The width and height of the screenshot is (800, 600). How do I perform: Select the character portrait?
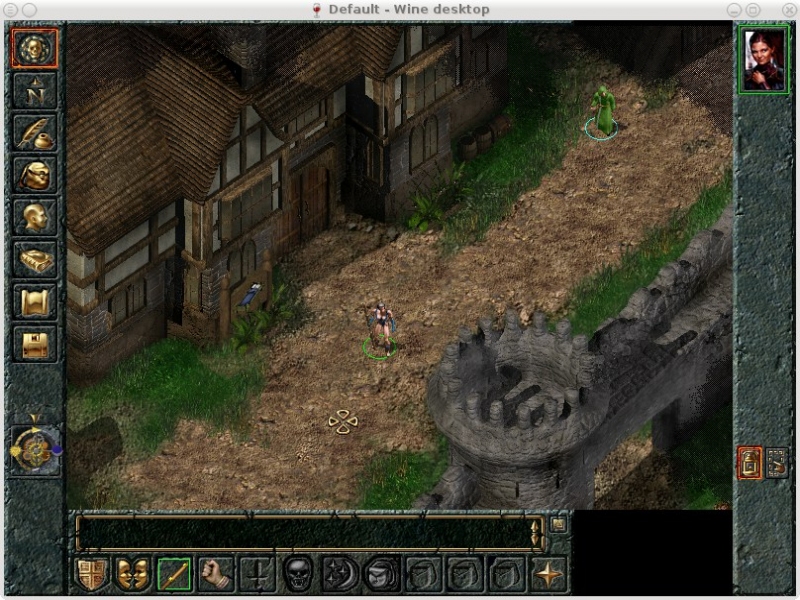coord(764,60)
